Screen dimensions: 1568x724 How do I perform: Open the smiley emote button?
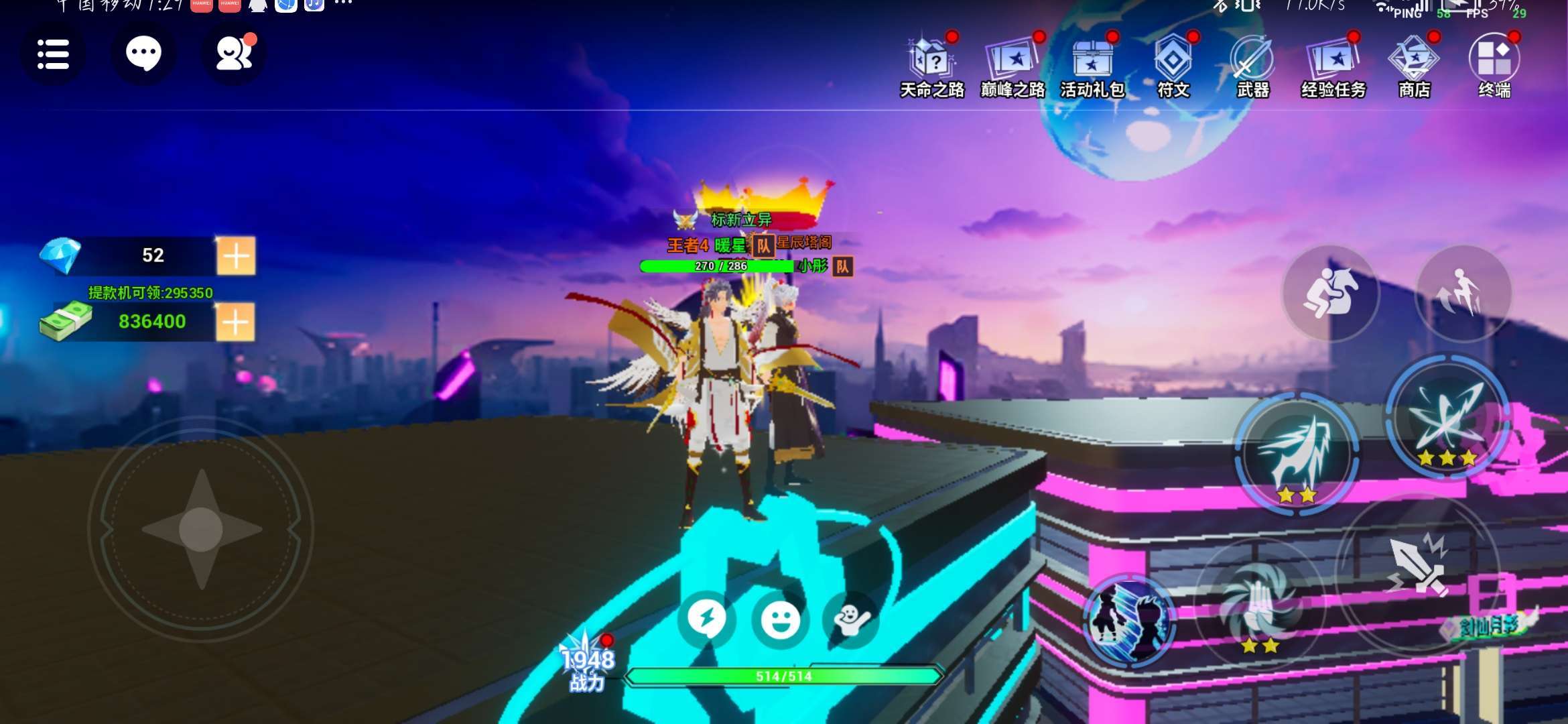(781, 619)
